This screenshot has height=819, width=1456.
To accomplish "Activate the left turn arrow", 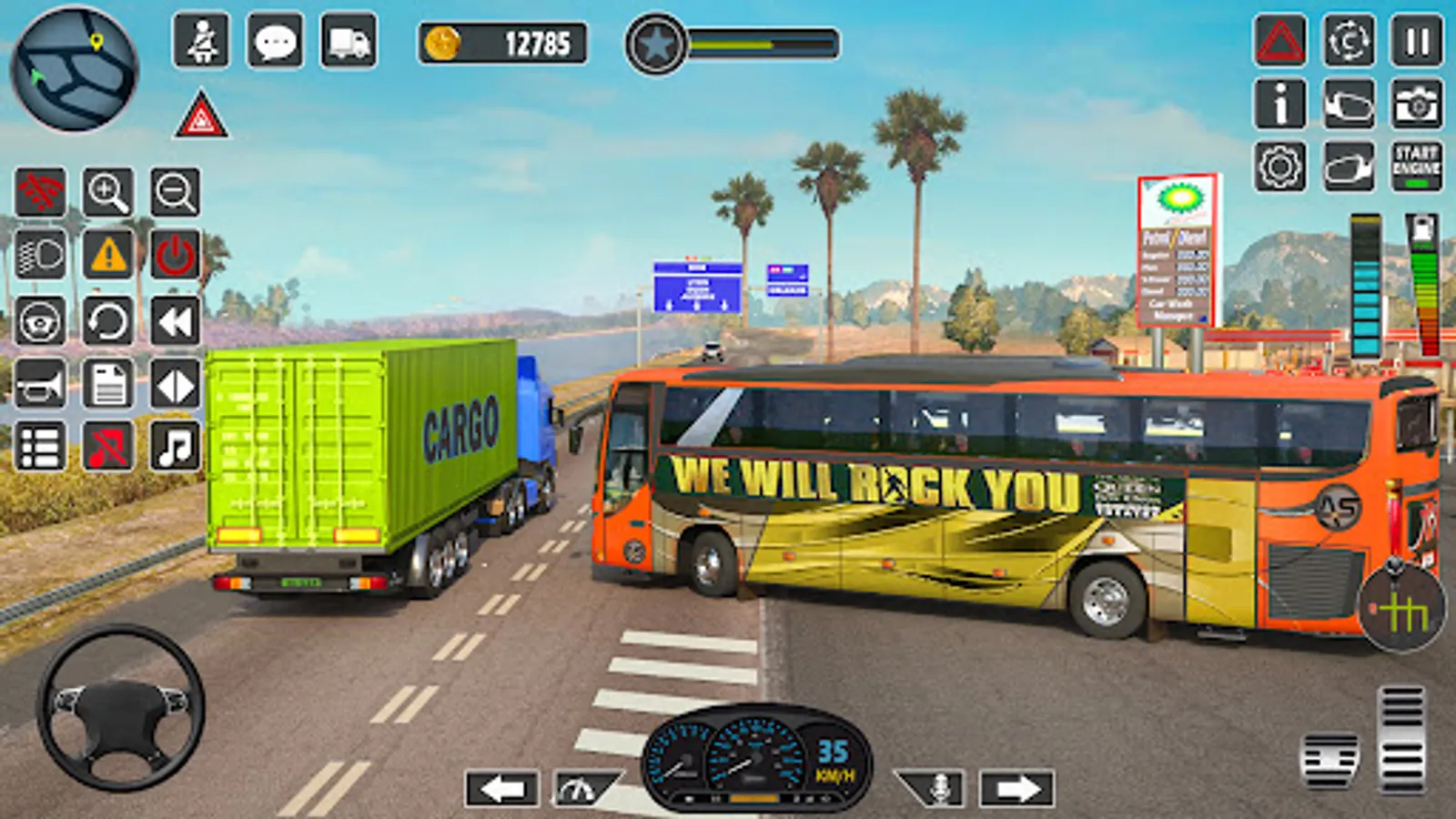I will 501,788.
